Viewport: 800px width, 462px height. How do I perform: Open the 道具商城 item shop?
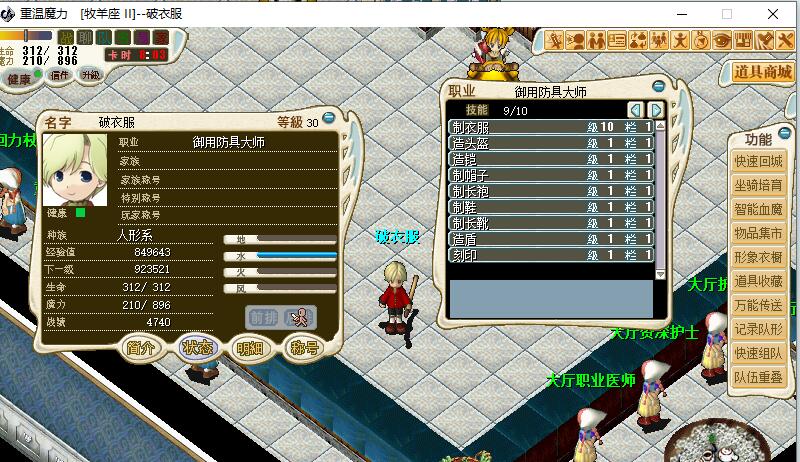tap(762, 72)
